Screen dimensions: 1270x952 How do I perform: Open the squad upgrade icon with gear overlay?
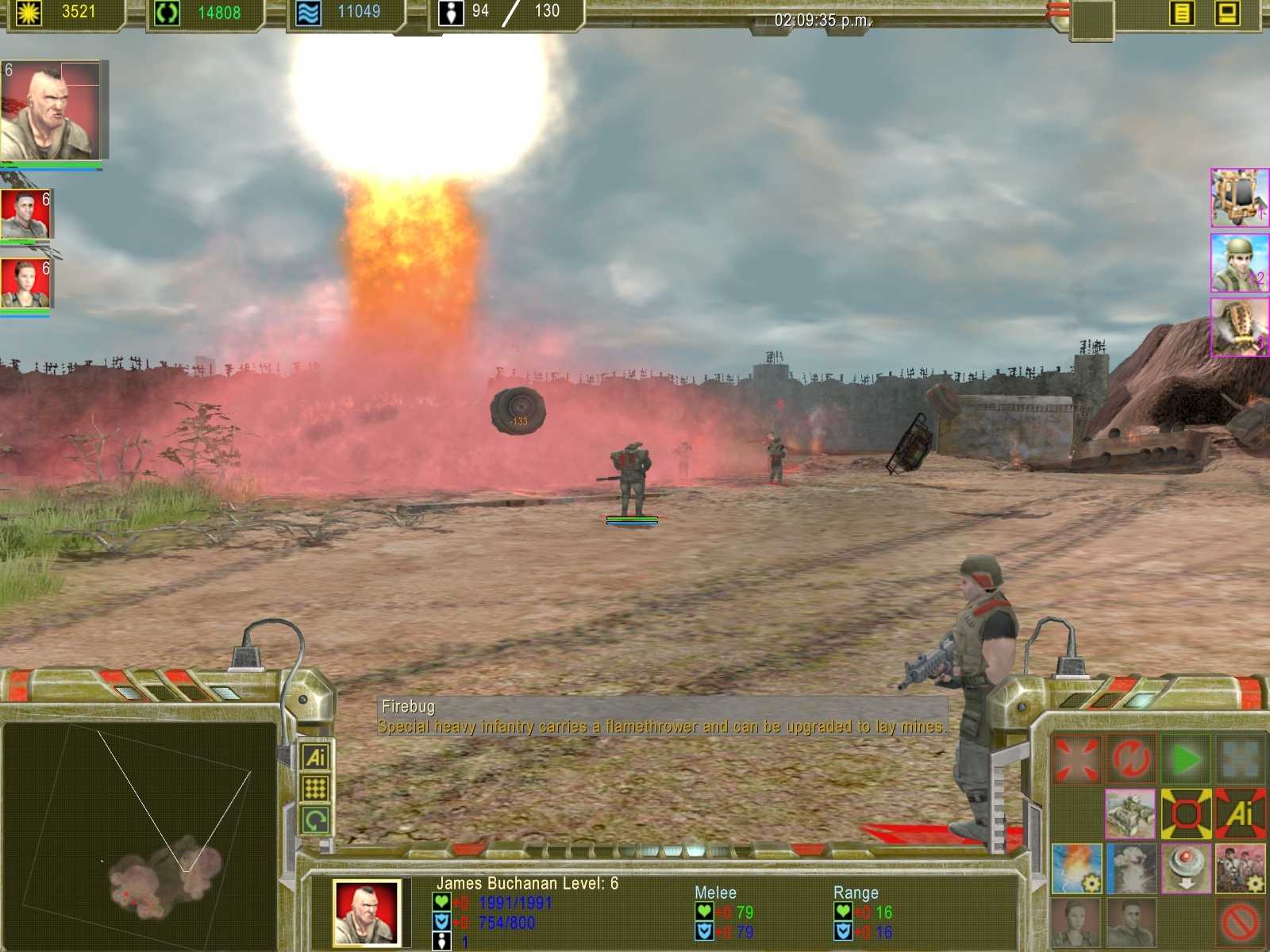tap(1241, 869)
